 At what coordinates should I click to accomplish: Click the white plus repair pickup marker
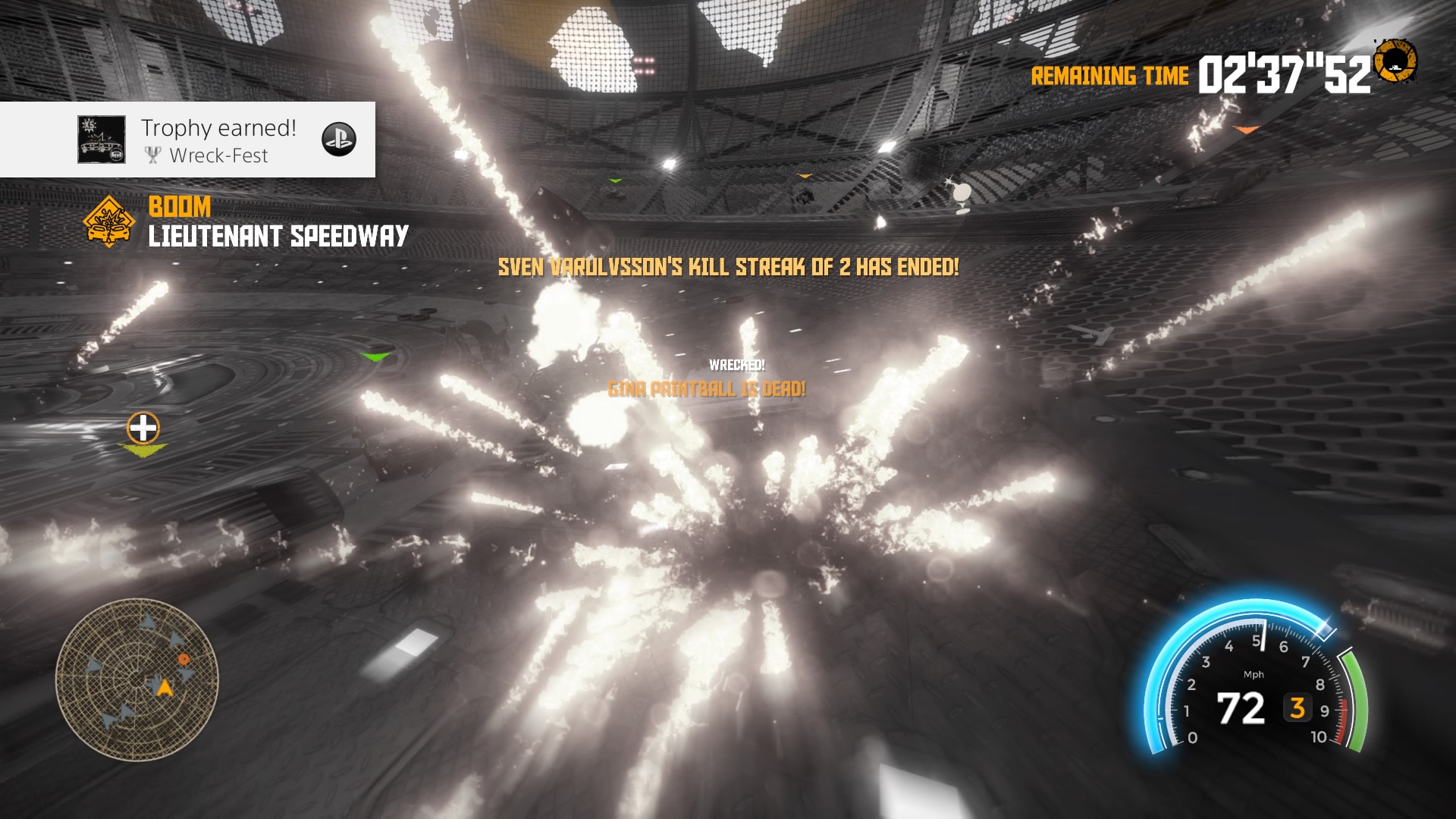pyautogui.click(x=143, y=428)
